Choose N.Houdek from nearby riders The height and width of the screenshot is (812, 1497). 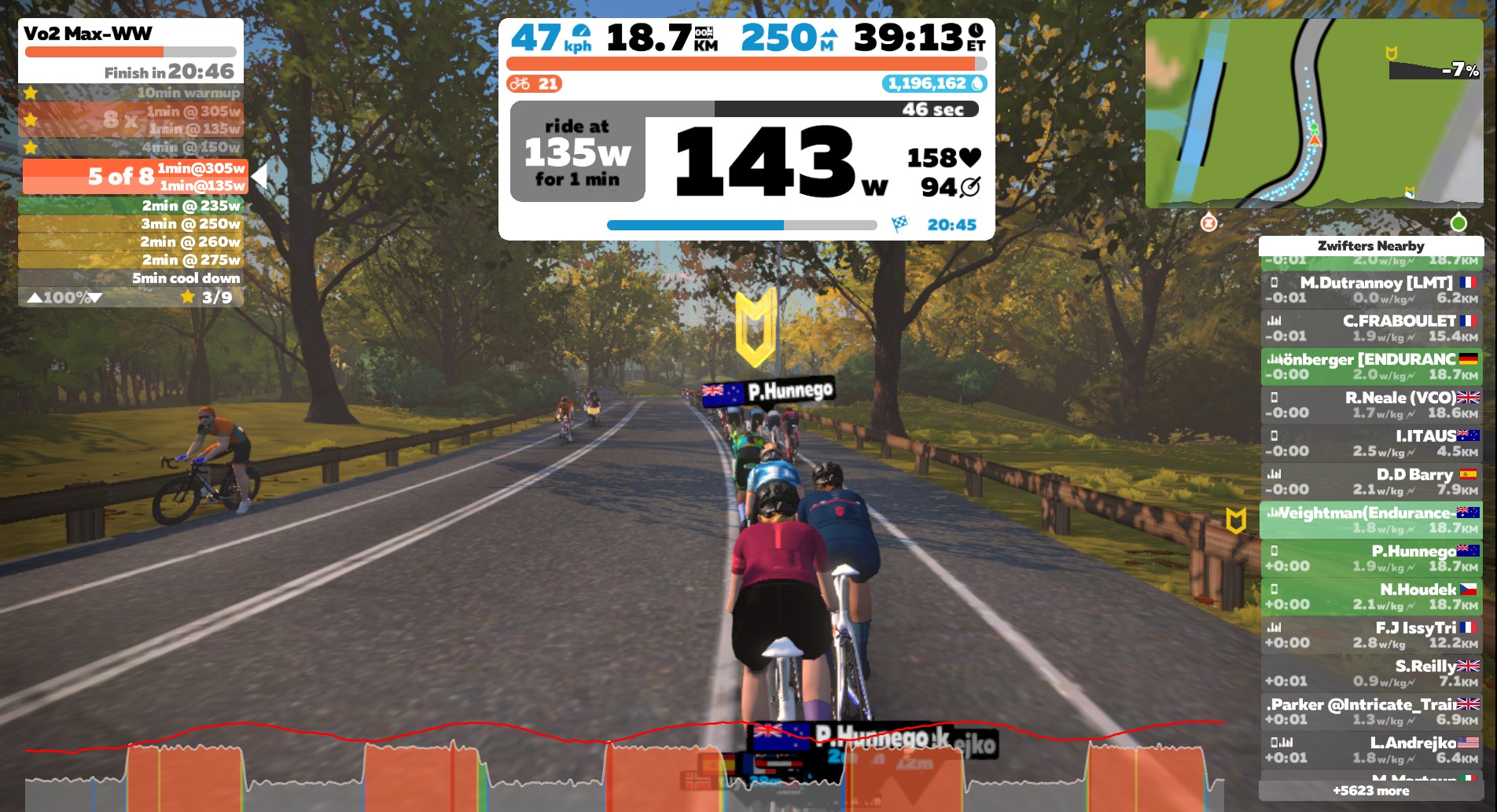1371,597
